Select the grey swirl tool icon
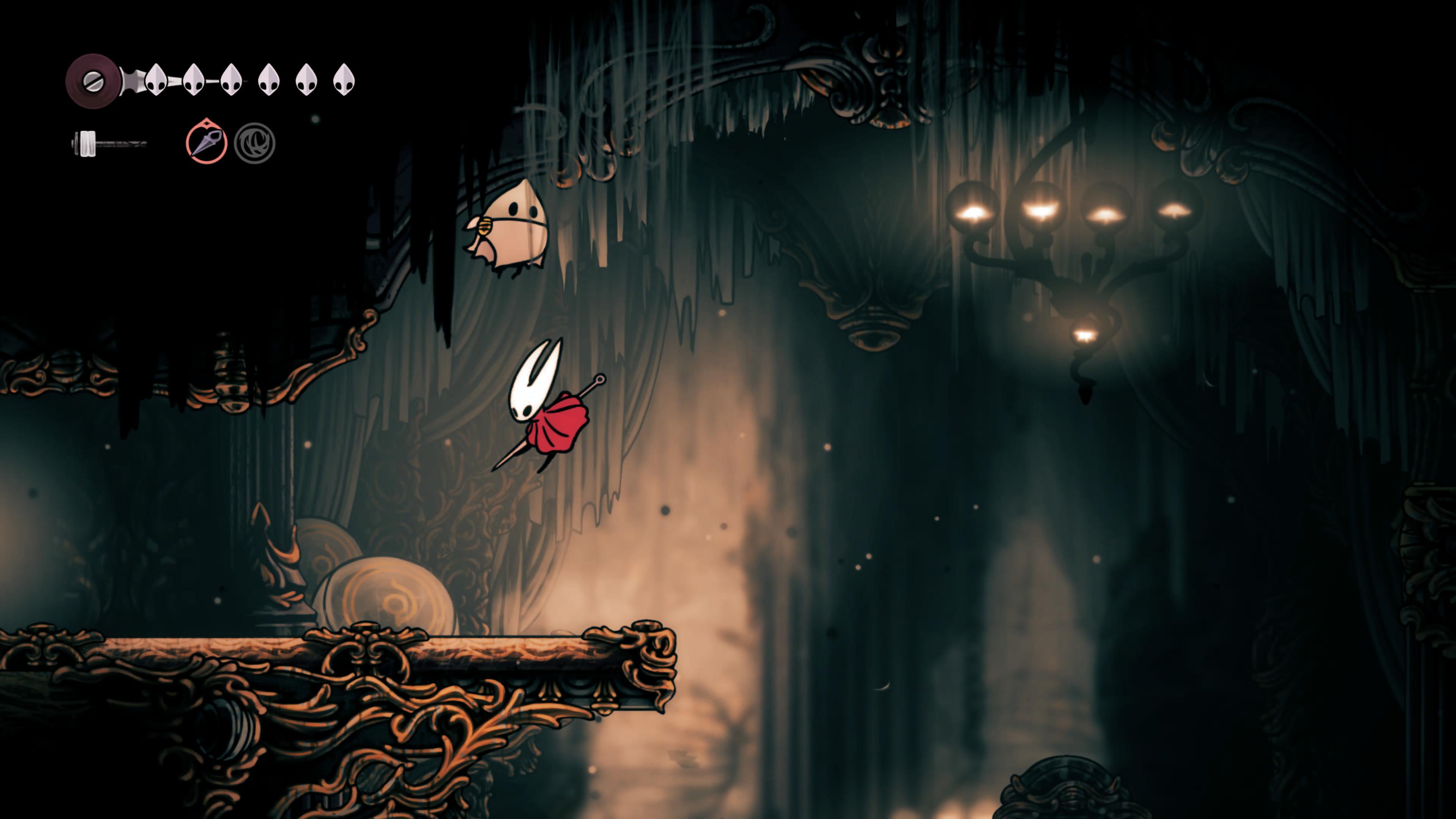The width and height of the screenshot is (1456, 819). (254, 143)
